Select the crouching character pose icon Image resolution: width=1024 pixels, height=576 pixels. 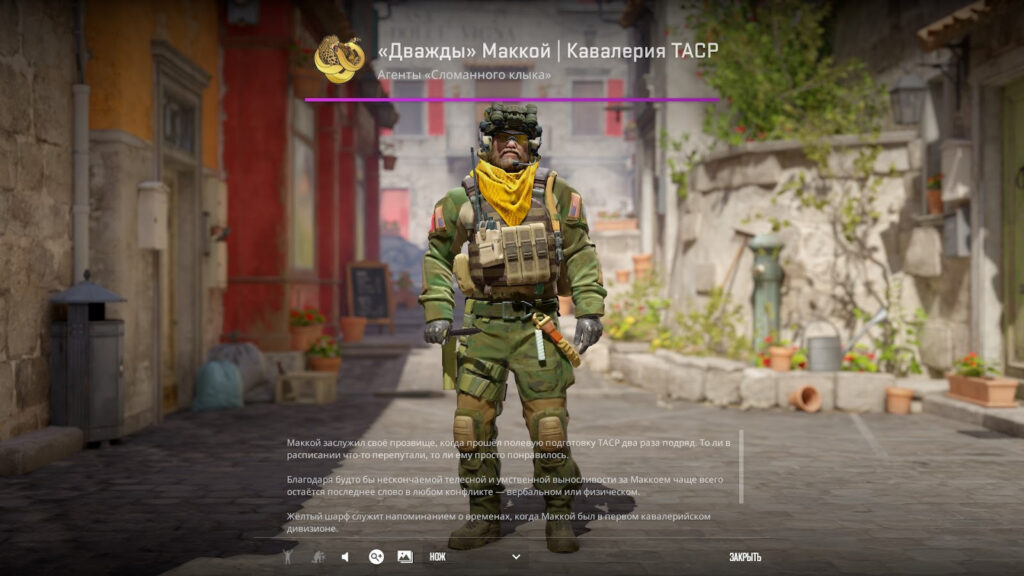click(317, 557)
